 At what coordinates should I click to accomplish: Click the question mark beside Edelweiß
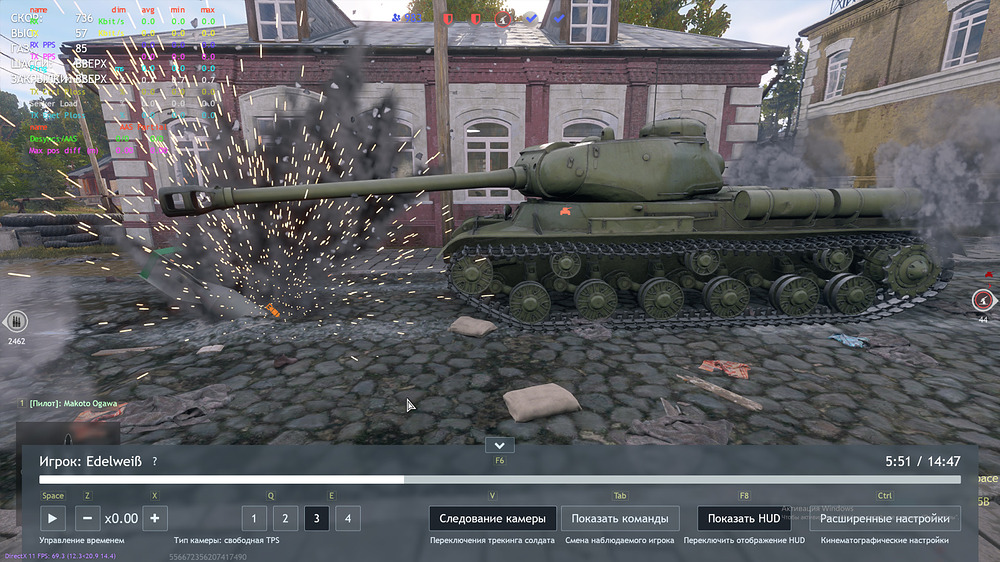click(x=154, y=461)
